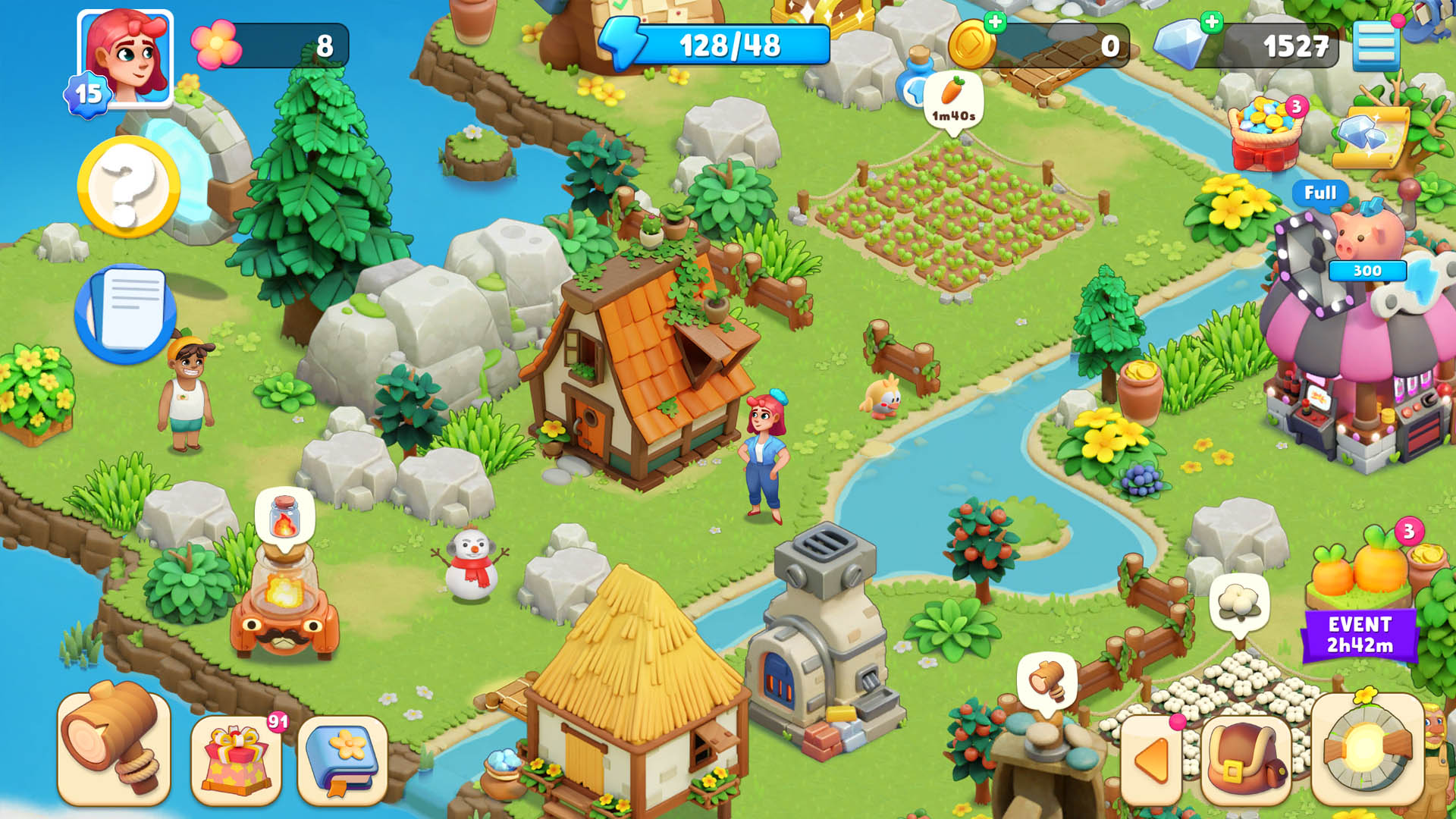Buy more diamonds with plus button
Viewport: 1456px width, 819px height.
[1212, 23]
